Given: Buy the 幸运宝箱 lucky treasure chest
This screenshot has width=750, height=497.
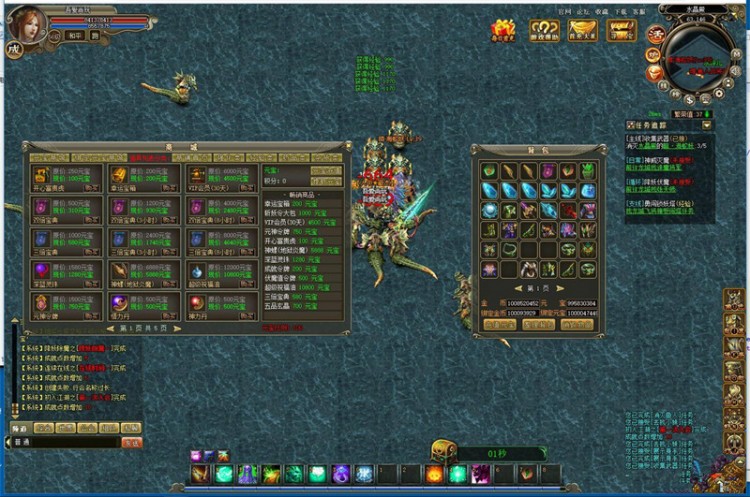Looking at the screenshot, I should pos(168,186).
